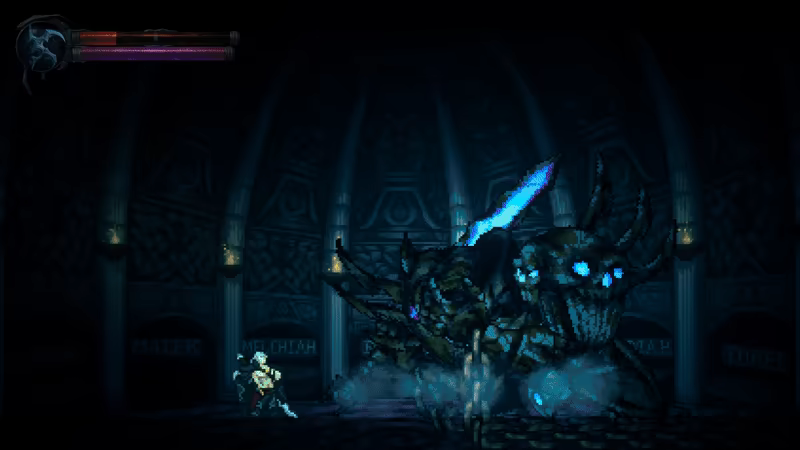Click the round blue emblem beside the health bar
This screenshot has width=800, height=450.
(43, 44)
